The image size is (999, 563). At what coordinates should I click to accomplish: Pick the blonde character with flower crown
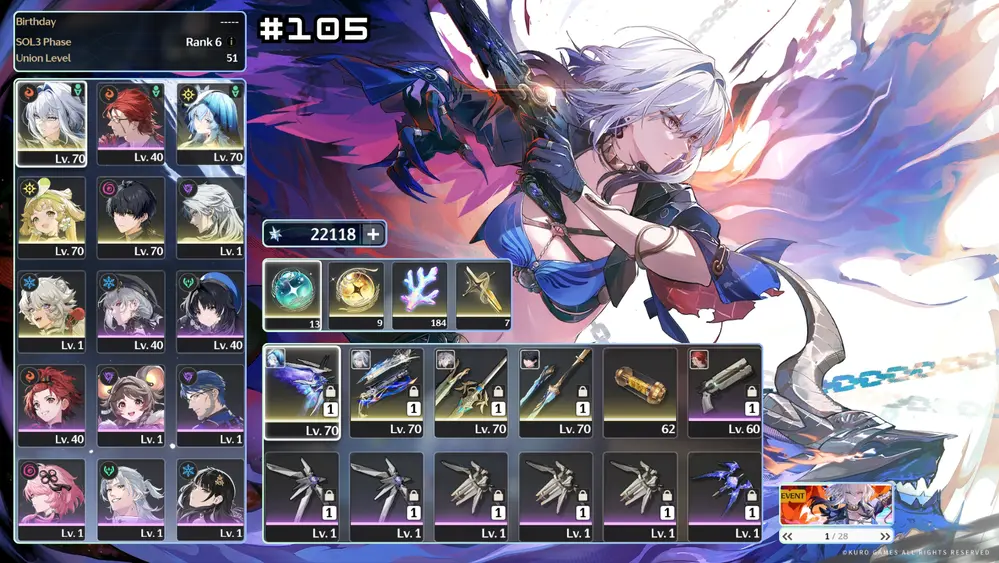51,217
